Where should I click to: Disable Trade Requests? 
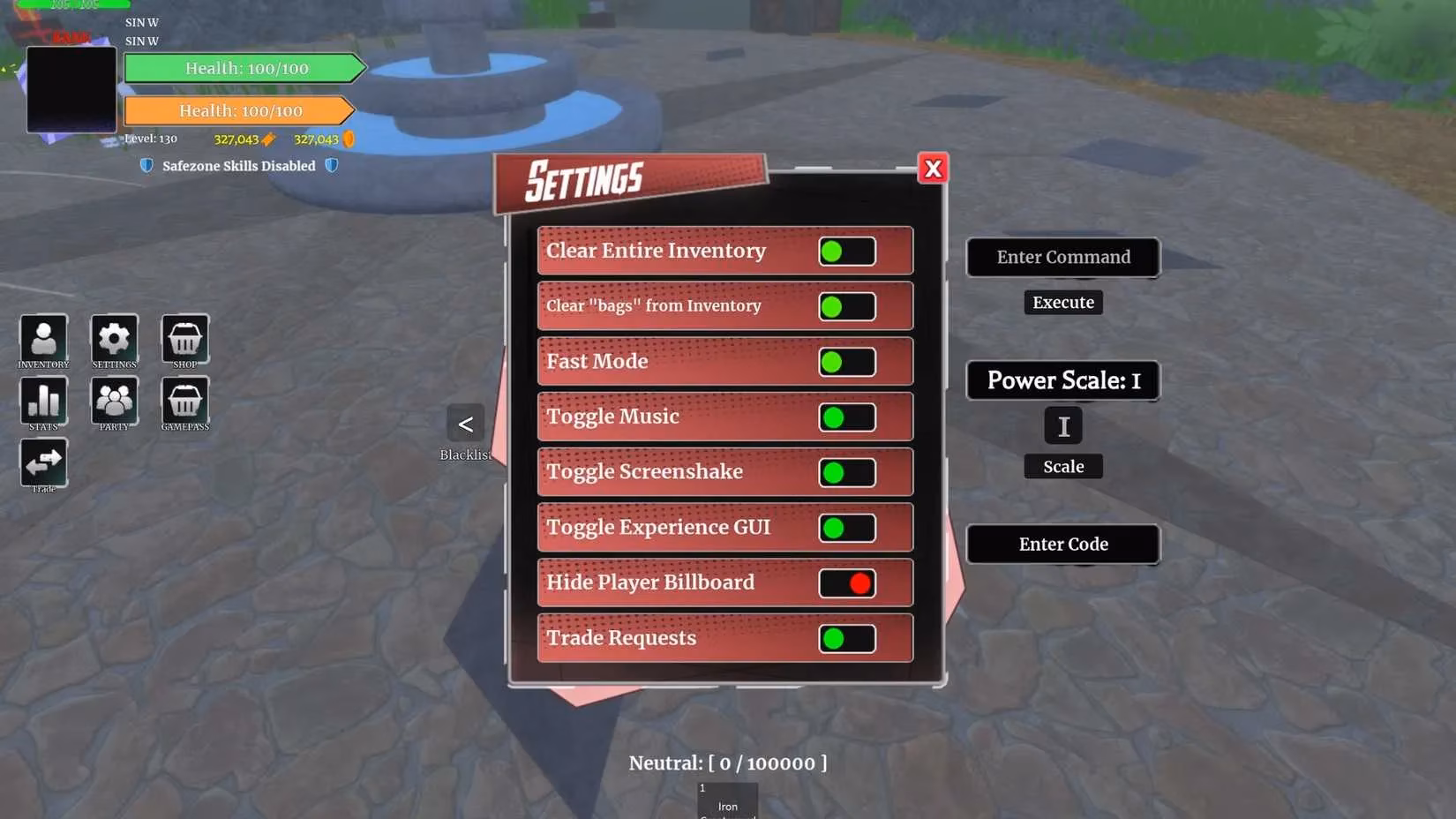coord(844,638)
